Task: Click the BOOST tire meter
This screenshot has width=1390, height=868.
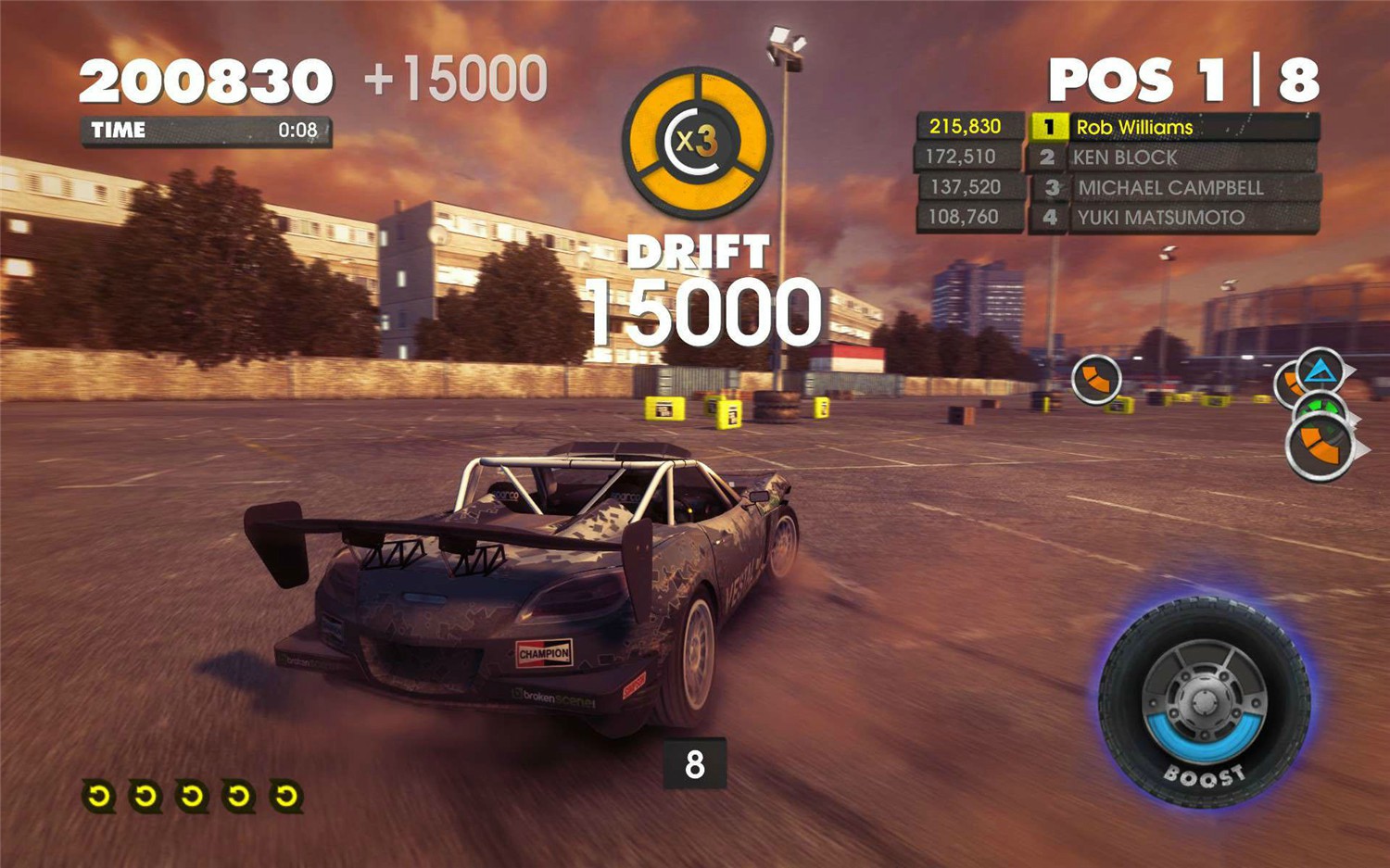Action: (1207, 701)
